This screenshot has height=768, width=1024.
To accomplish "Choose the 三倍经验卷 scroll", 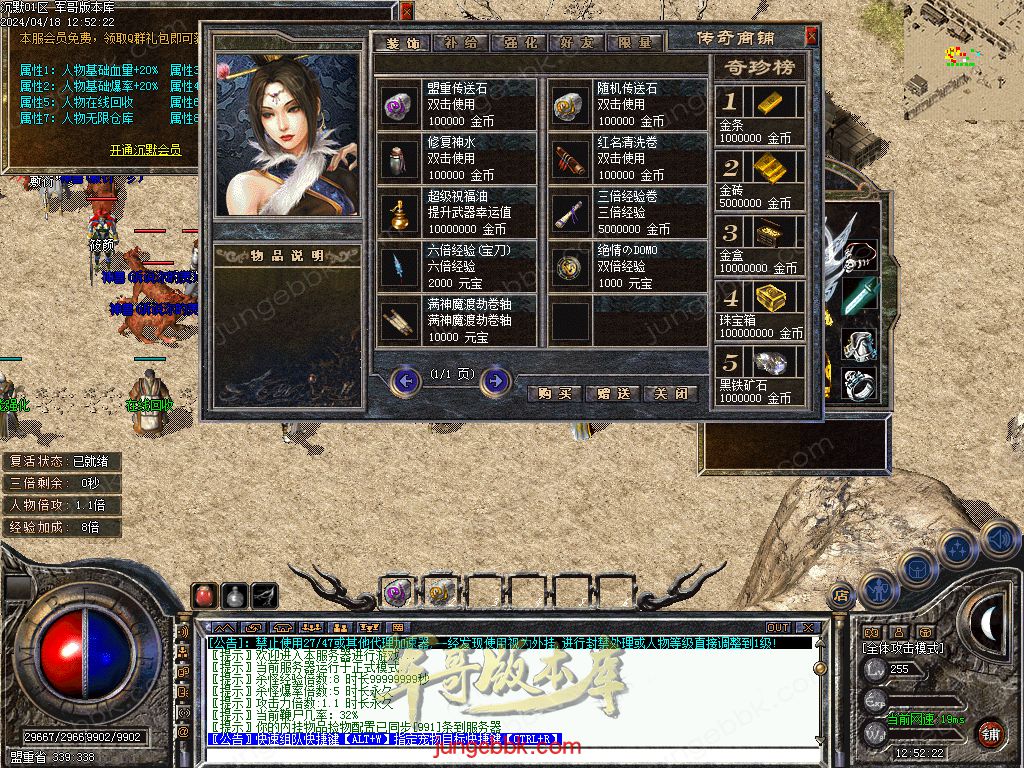I will (x=629, y=212).
